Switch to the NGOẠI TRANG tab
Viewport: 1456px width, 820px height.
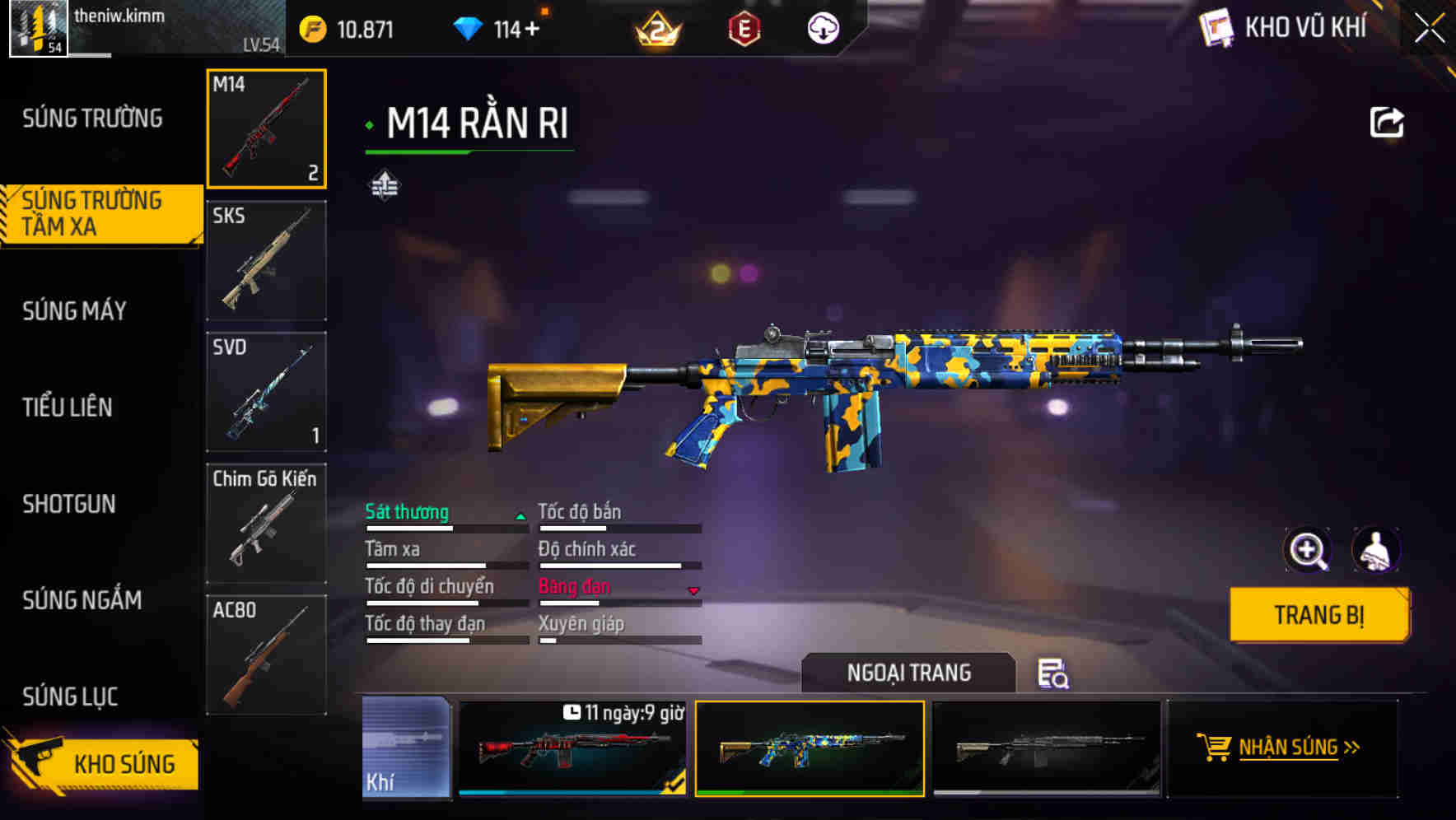coord(909,673)
